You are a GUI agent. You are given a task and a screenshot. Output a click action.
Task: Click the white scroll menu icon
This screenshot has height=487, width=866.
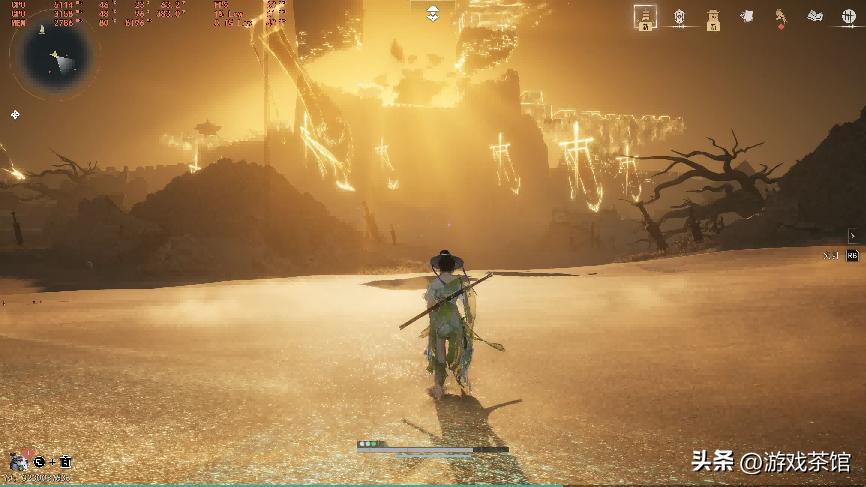point(747,16)
